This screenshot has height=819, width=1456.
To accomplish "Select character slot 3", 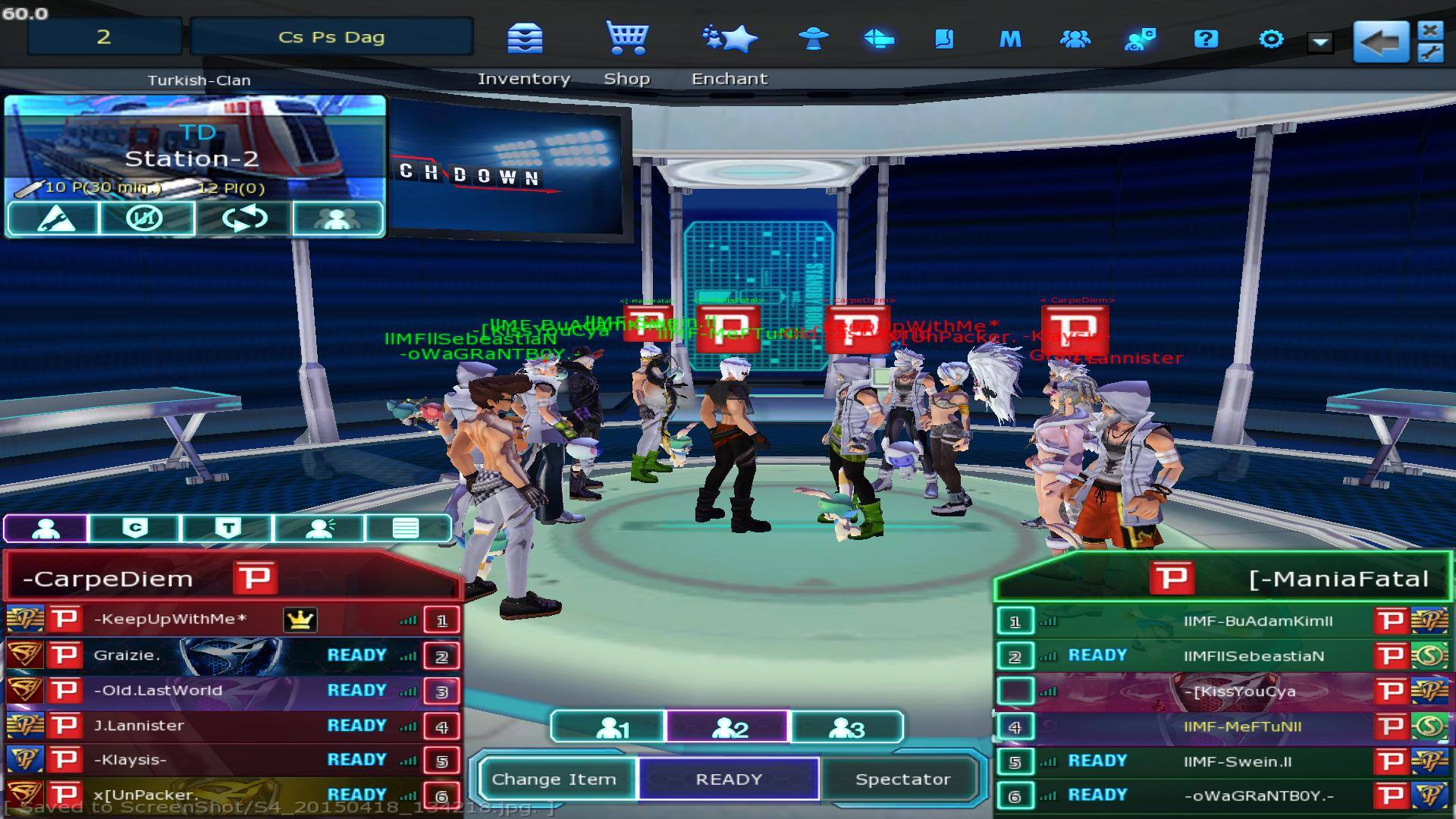I will point(846,728).
